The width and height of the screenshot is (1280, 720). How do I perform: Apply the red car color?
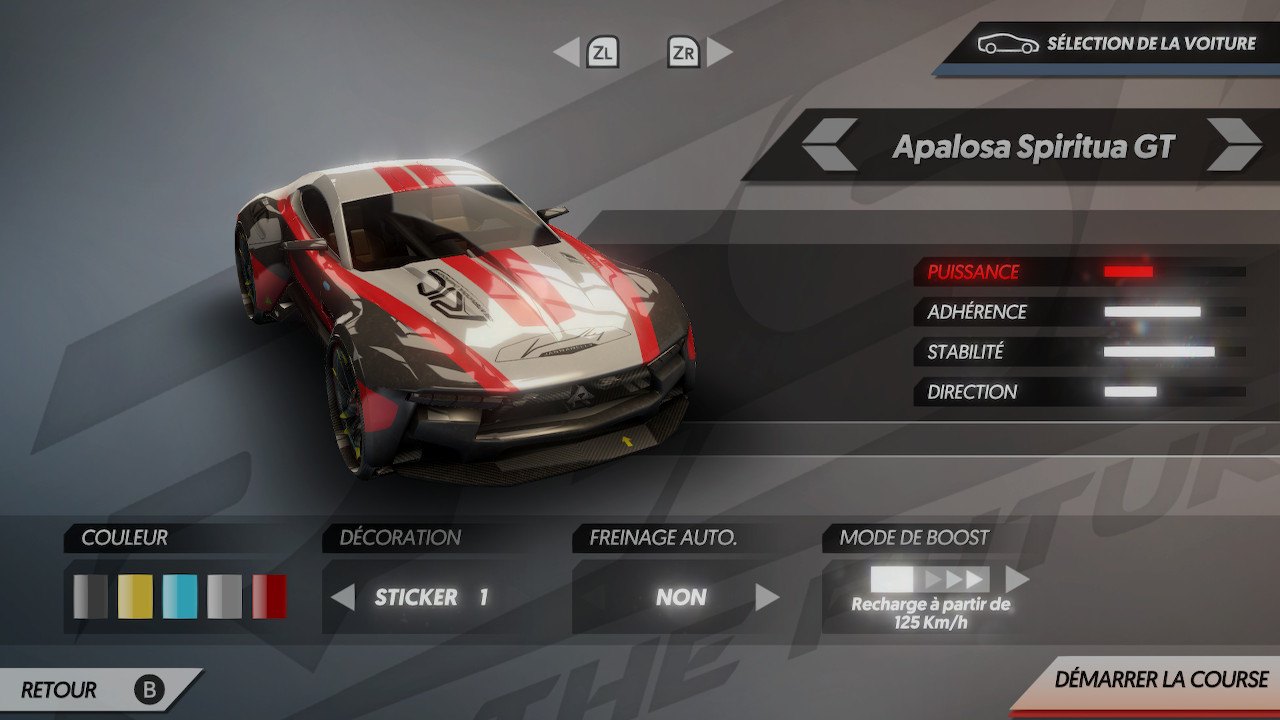pyautogui.click(x=269, y=596)
